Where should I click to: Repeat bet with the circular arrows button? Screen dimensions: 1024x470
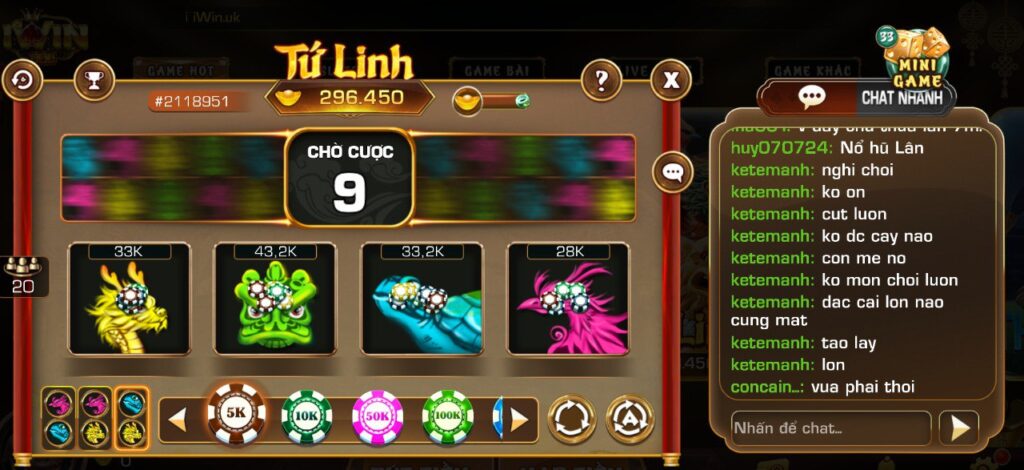coord(571,419)
